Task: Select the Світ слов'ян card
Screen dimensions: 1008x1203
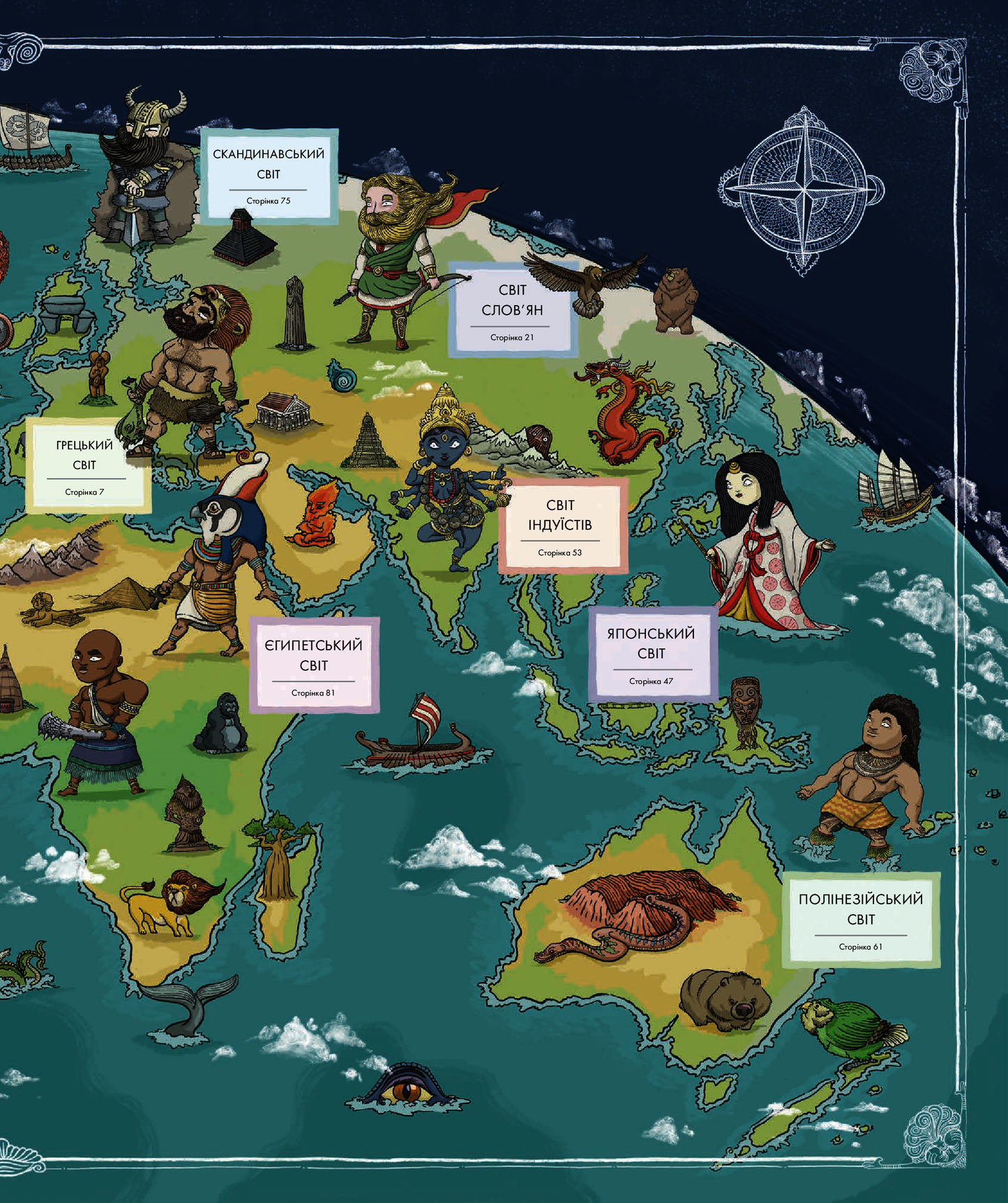Action: pyautogui.click(x=511, y=311)
